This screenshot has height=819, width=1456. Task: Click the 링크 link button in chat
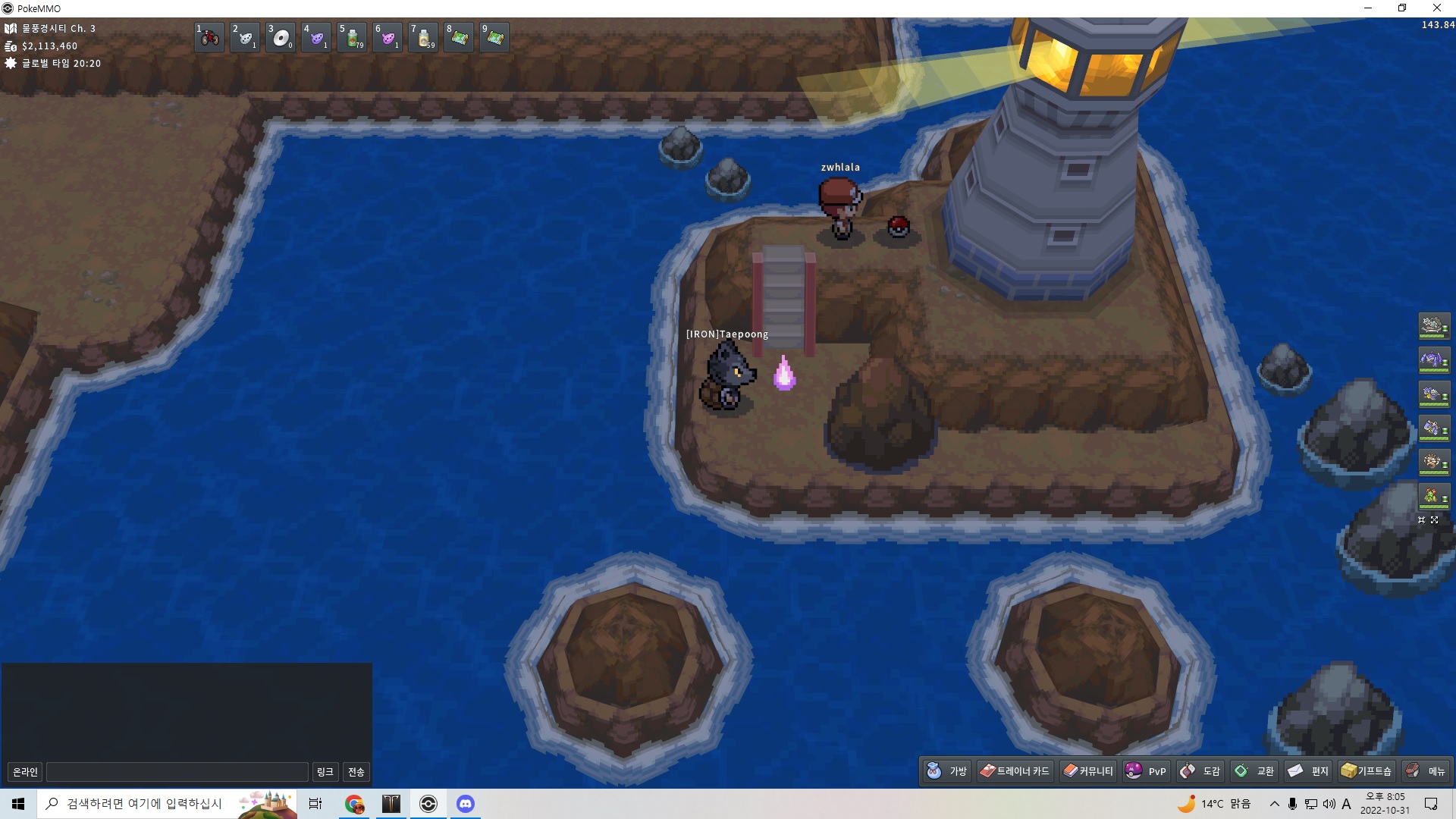(x=325, y=772)
